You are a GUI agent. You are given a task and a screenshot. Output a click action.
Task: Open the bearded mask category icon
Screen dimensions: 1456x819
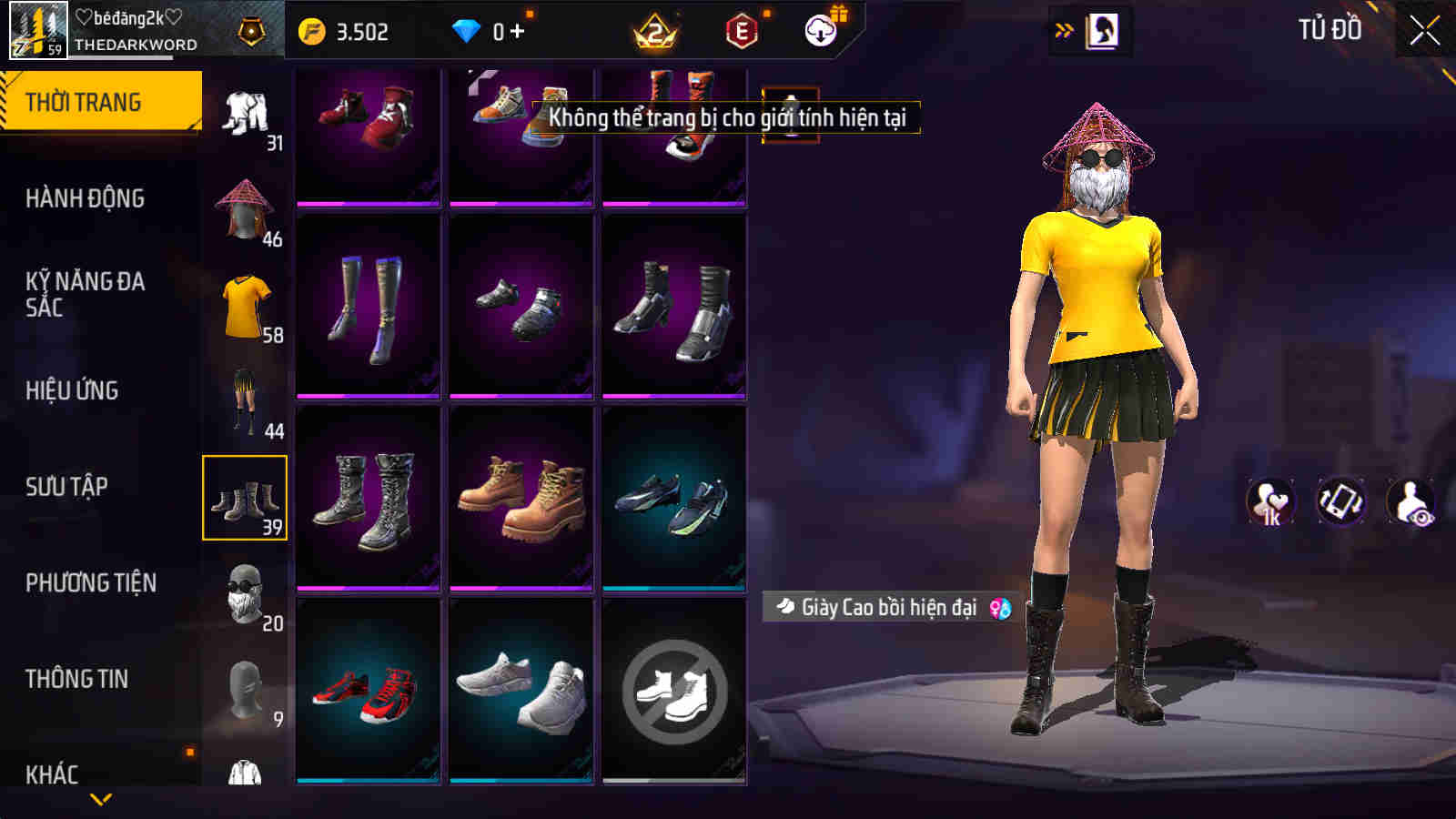242,591
